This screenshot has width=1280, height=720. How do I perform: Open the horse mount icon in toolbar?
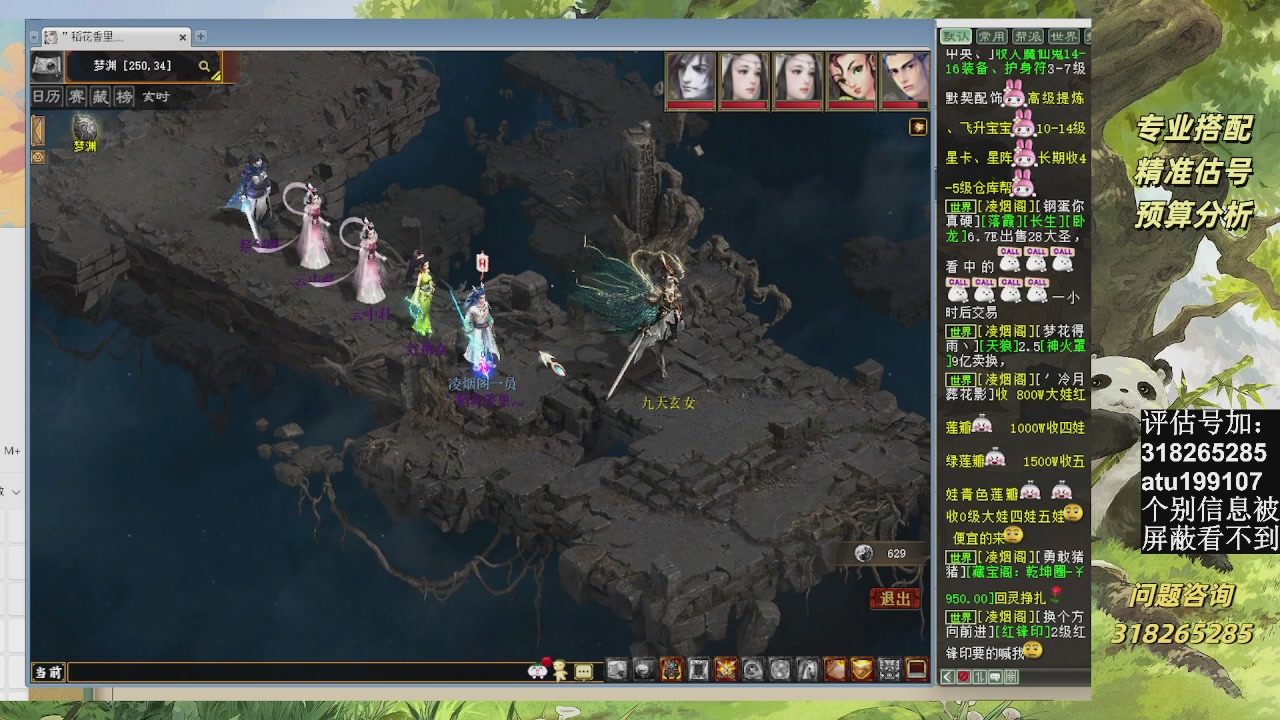806,669
